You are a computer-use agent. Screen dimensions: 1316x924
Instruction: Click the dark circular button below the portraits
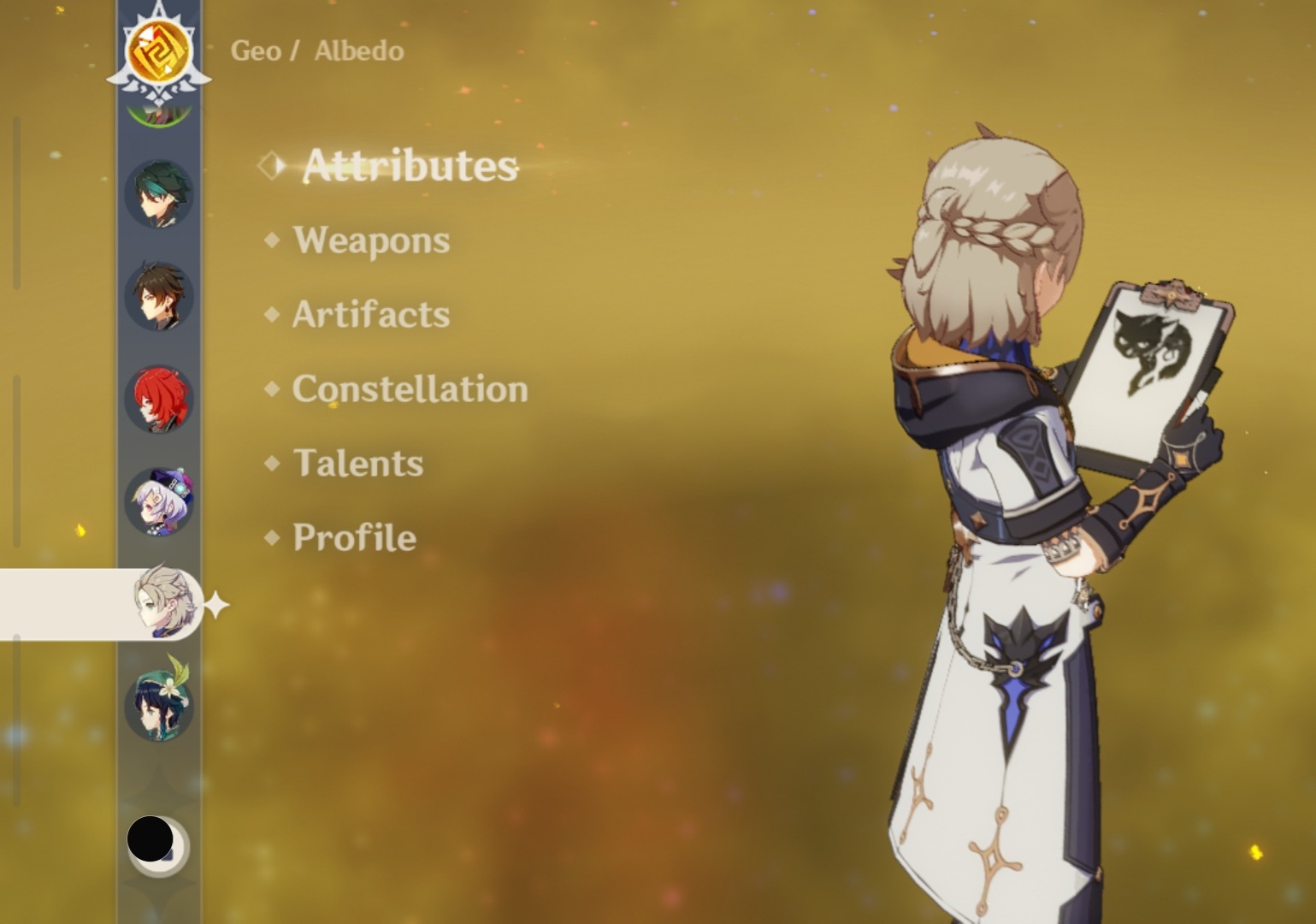[x=152, y=841]
